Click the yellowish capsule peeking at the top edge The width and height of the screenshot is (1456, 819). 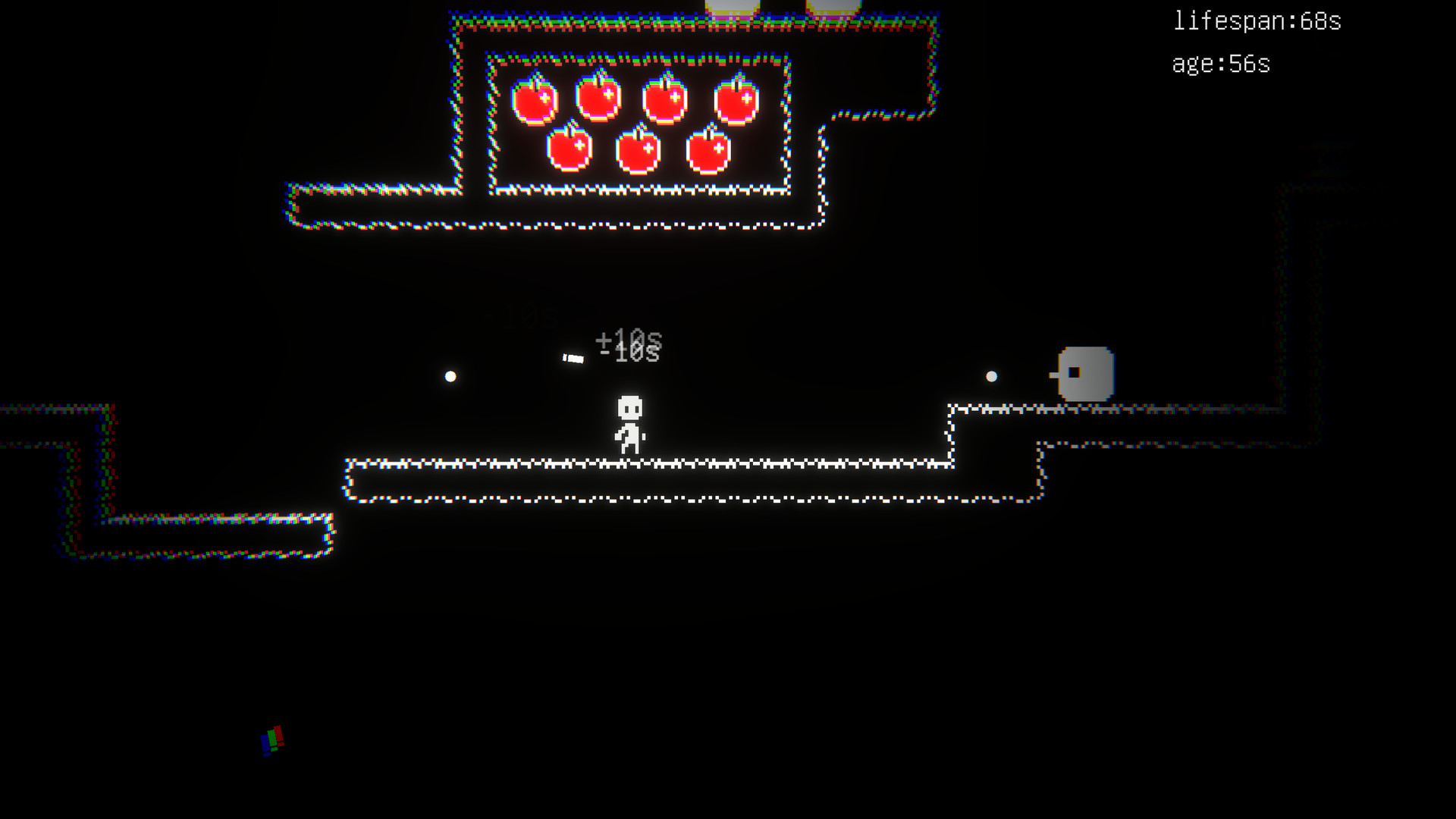(734, 6)
